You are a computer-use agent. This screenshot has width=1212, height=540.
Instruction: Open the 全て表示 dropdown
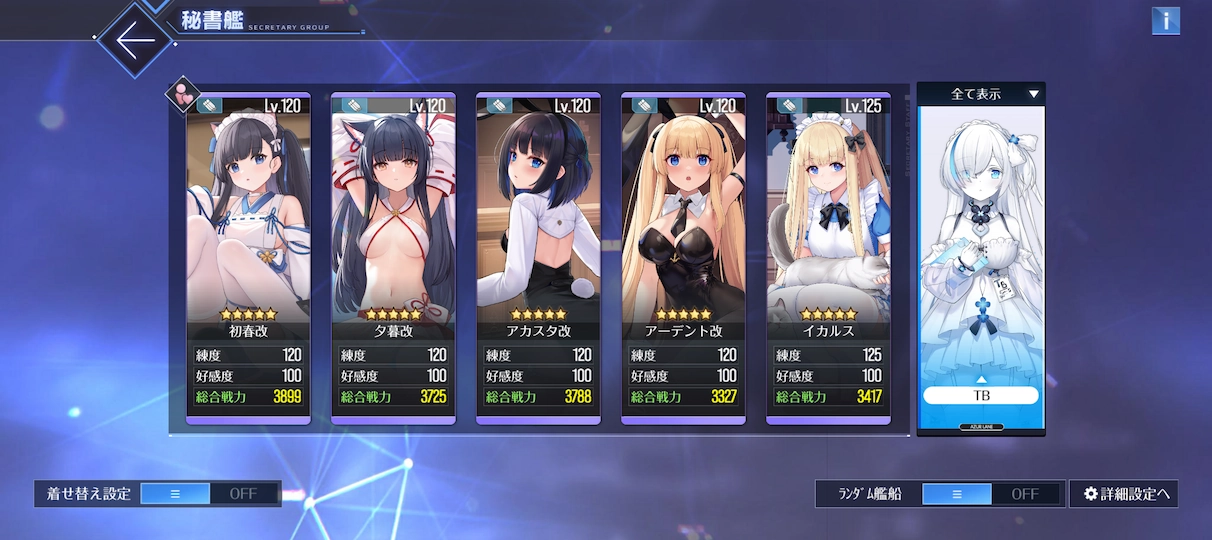tap(981, 94)
